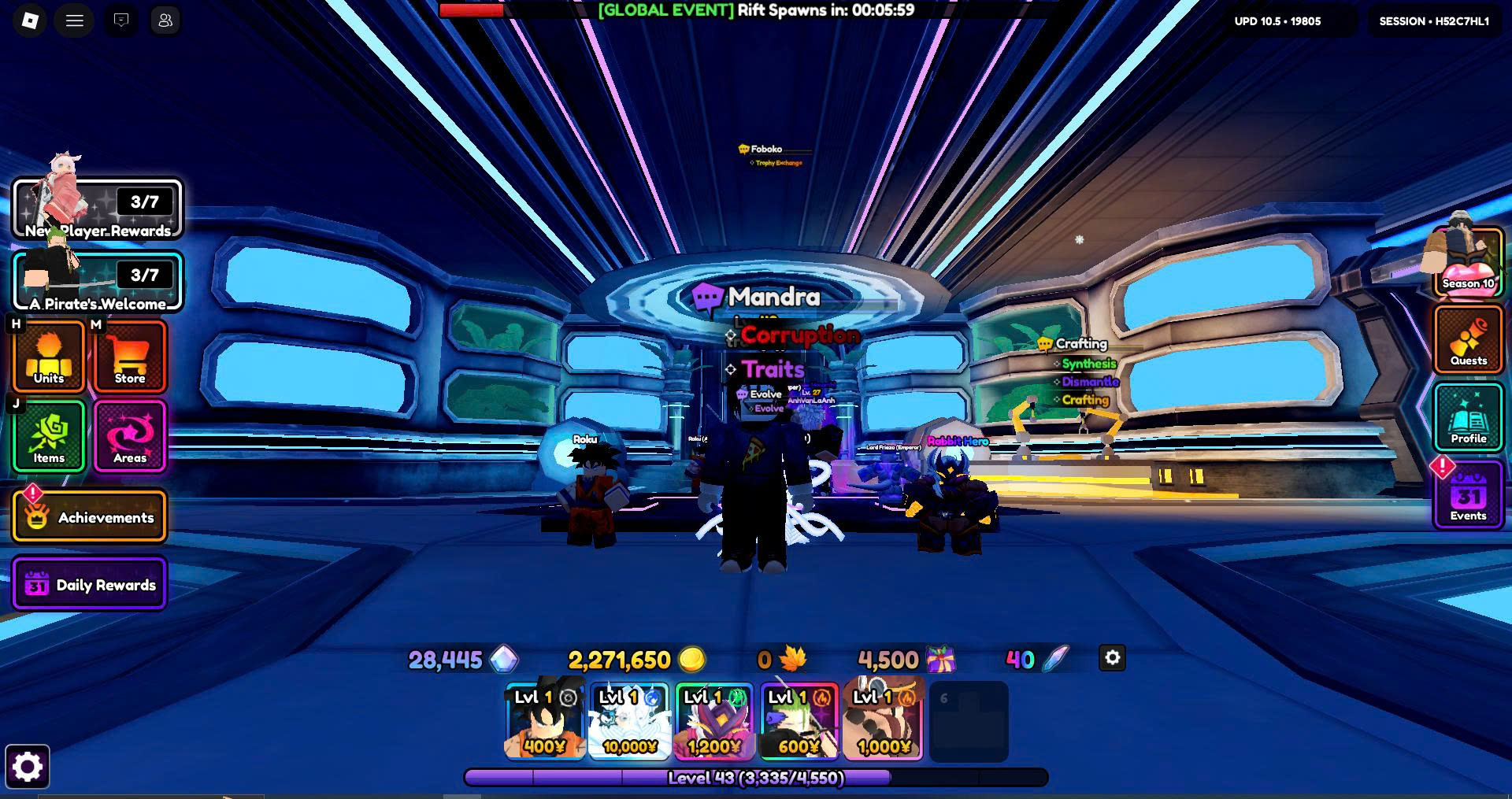Show the Achievements panel

pos(89,517)
